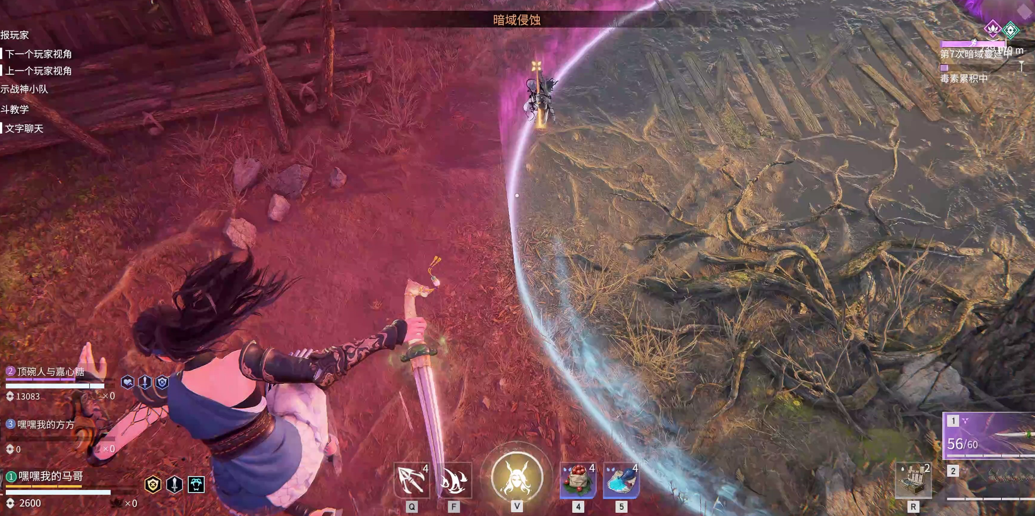This screenshot has width=1035, height=516.
Task: Click the purple lotus icon at top right
Action: pyautogui.click(x=992, y=29)
